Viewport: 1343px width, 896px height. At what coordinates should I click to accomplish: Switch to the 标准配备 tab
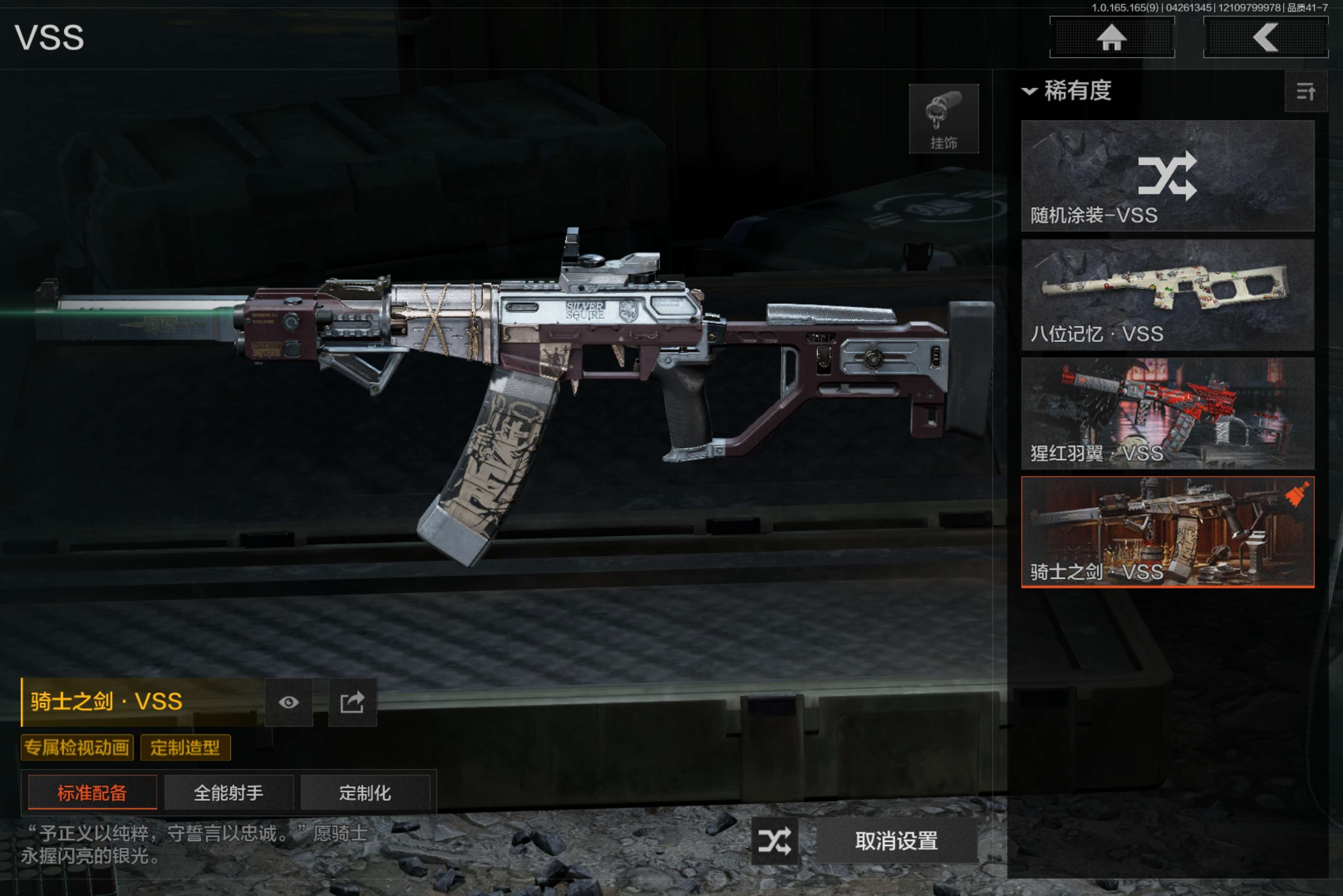(92, 792)
